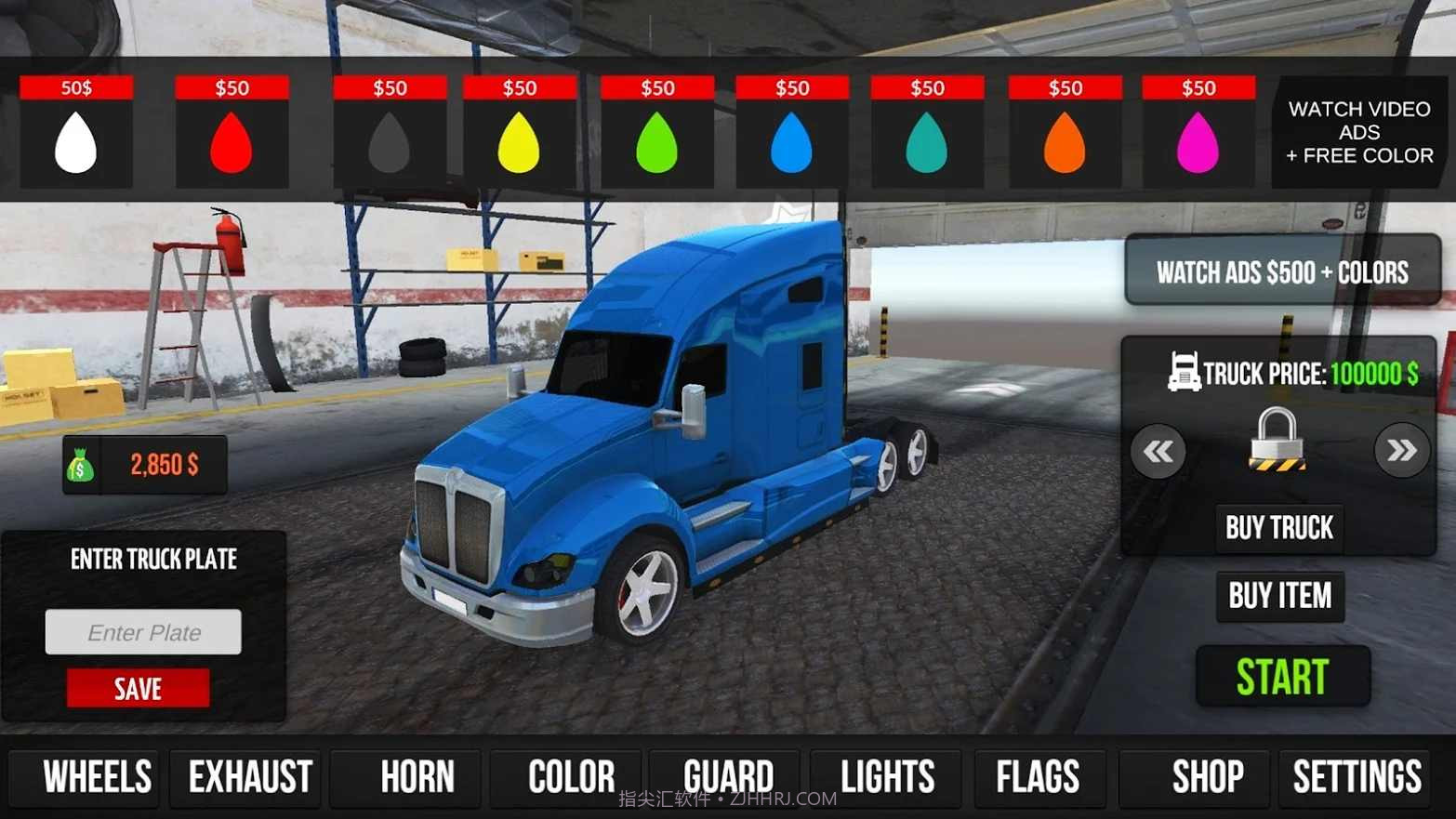The image size is (1456, 819).
Task: Watch video ads for free color
Action: (1358, 133)
